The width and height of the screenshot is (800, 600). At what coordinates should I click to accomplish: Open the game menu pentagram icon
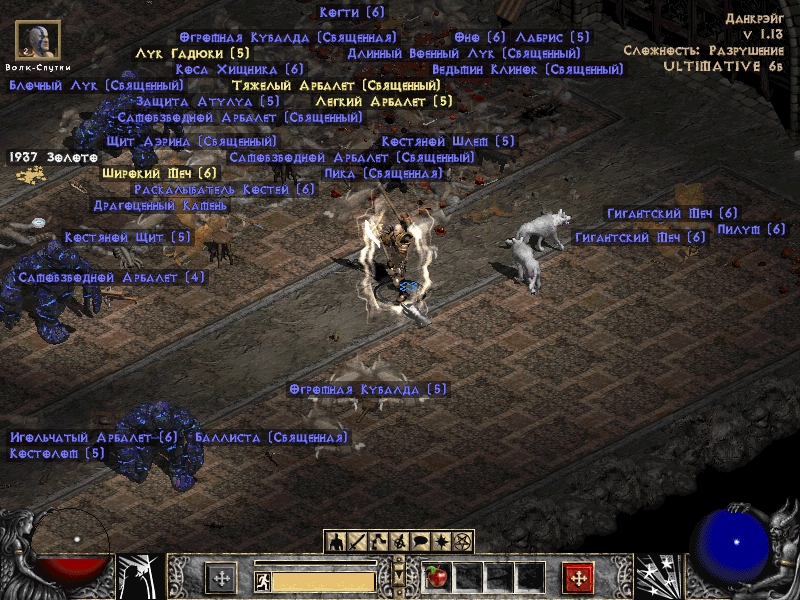pyautogui.click(x=462, y=541)
